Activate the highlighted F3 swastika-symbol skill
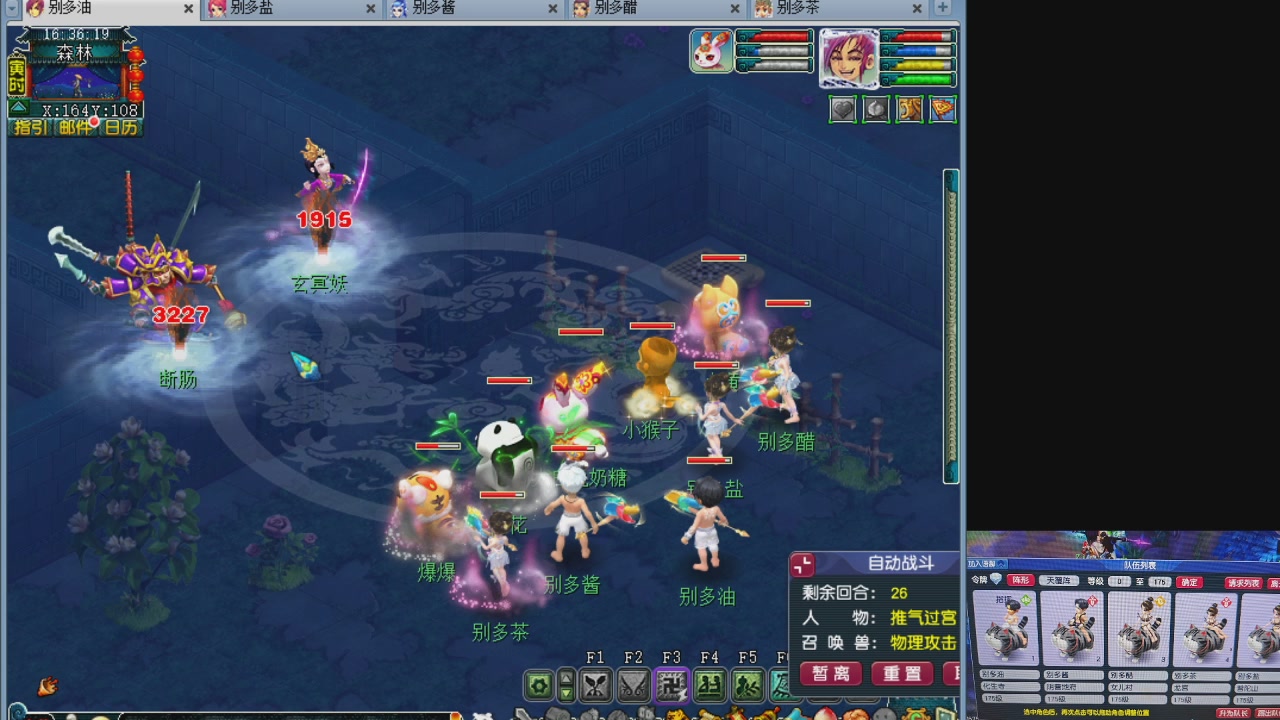Screen dimensions: 1280x720 (x=671, y=684)
